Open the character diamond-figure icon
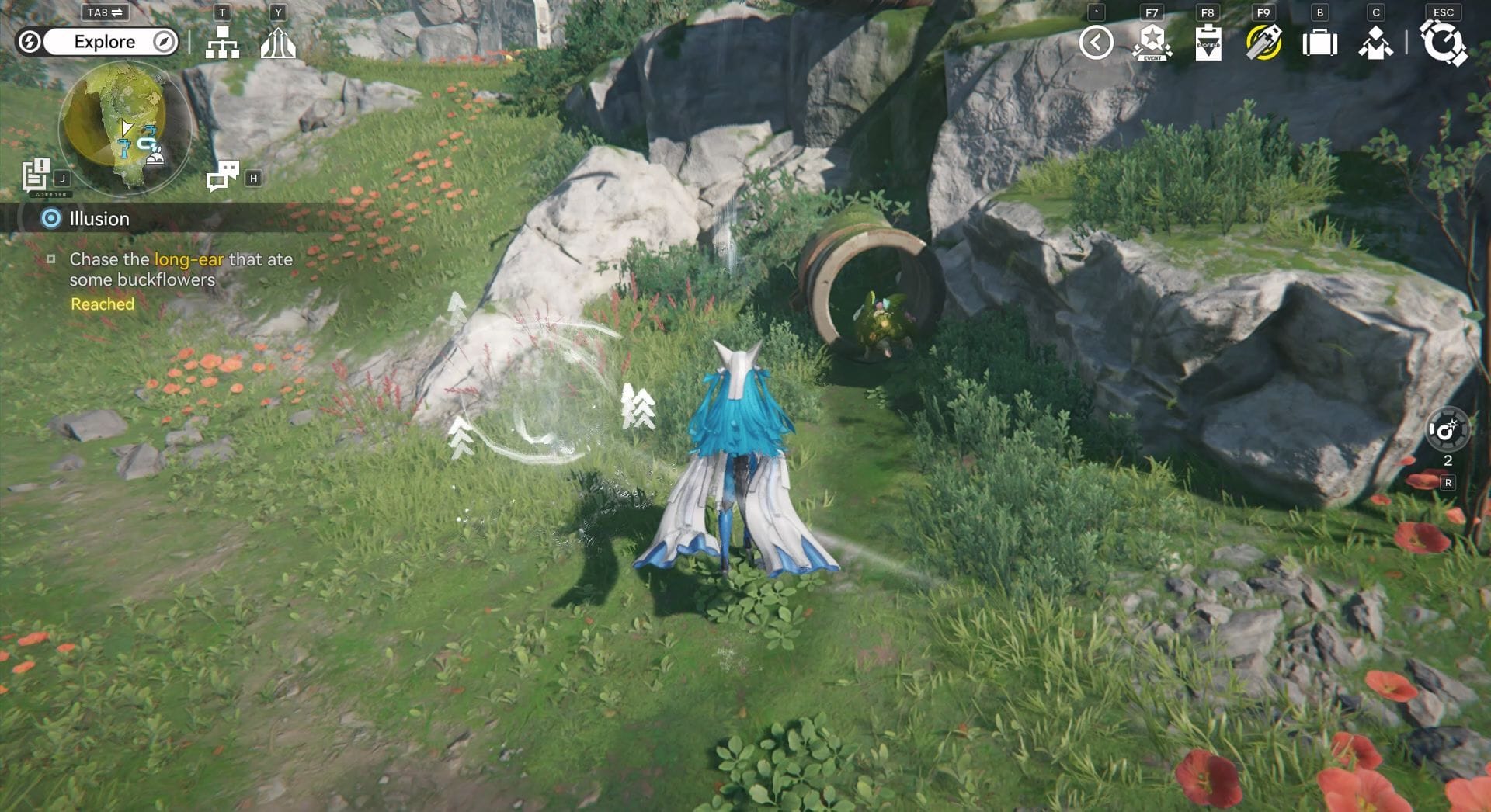1491x812 pixels. click(x=1375, y=43)
